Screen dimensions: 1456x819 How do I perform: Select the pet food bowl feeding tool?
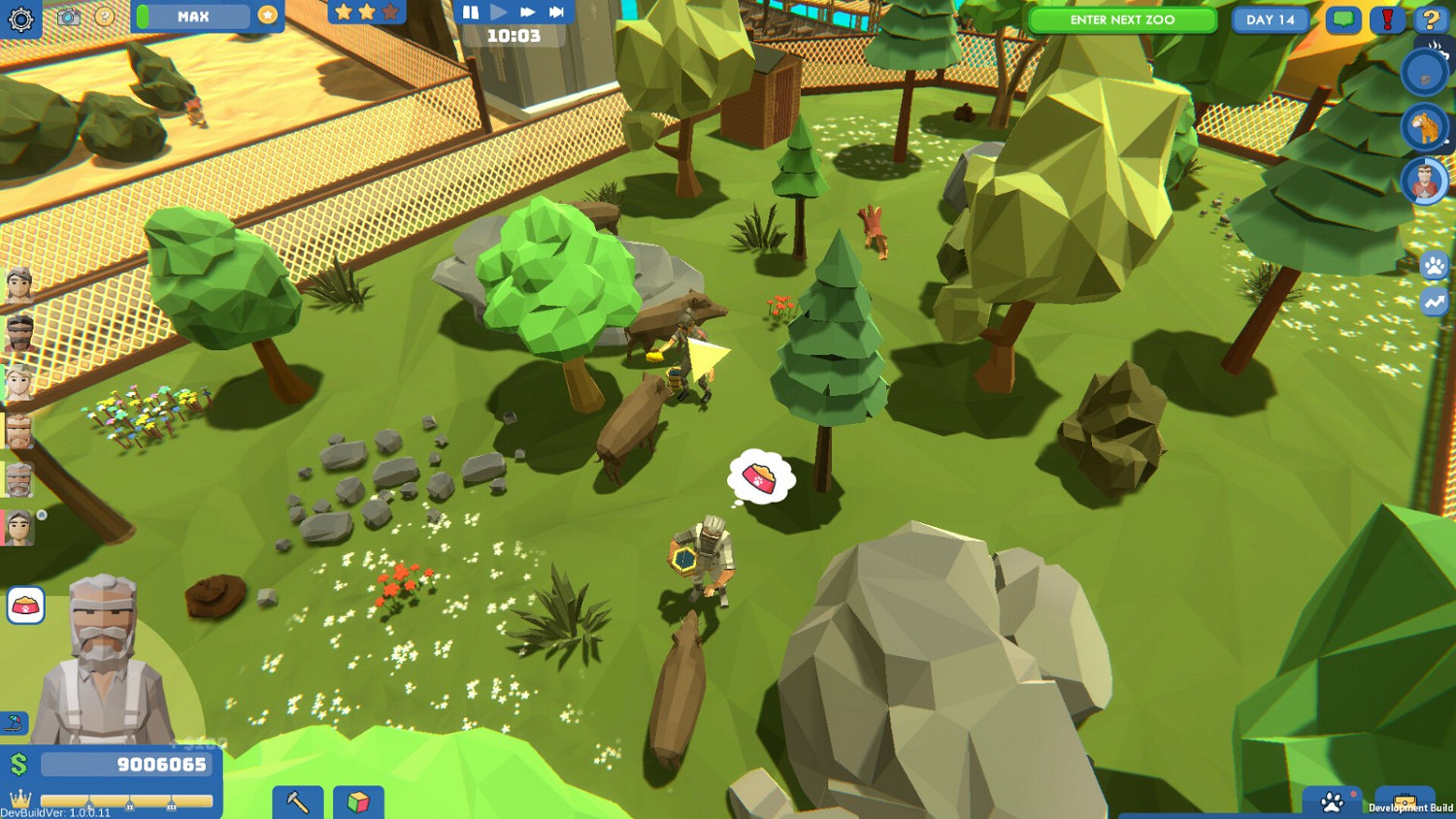click(x=27, y=605)
